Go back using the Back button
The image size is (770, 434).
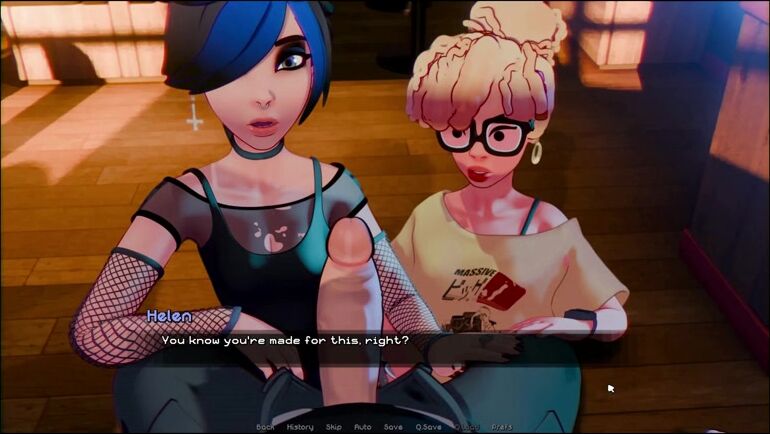(265, 427)
